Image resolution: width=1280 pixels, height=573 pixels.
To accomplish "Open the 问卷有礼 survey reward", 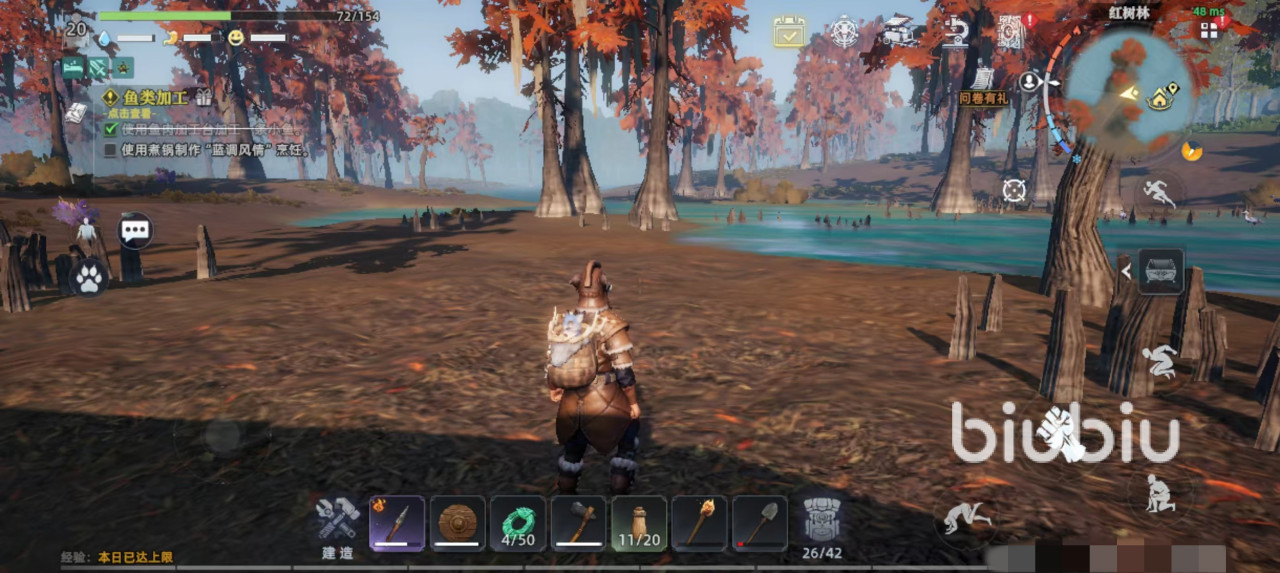I will 982,85.
